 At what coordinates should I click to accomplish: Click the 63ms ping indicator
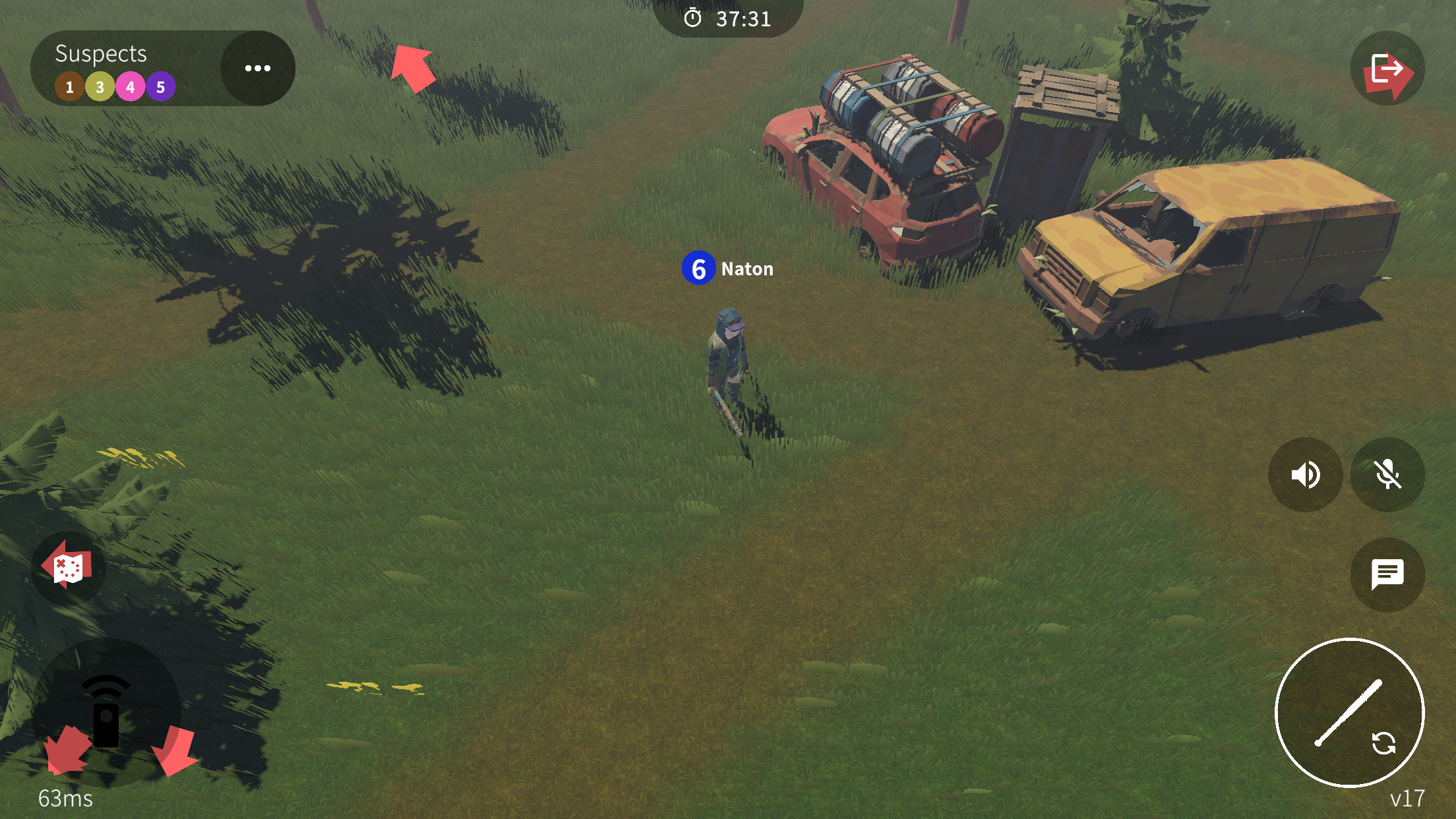coord(64,797)
